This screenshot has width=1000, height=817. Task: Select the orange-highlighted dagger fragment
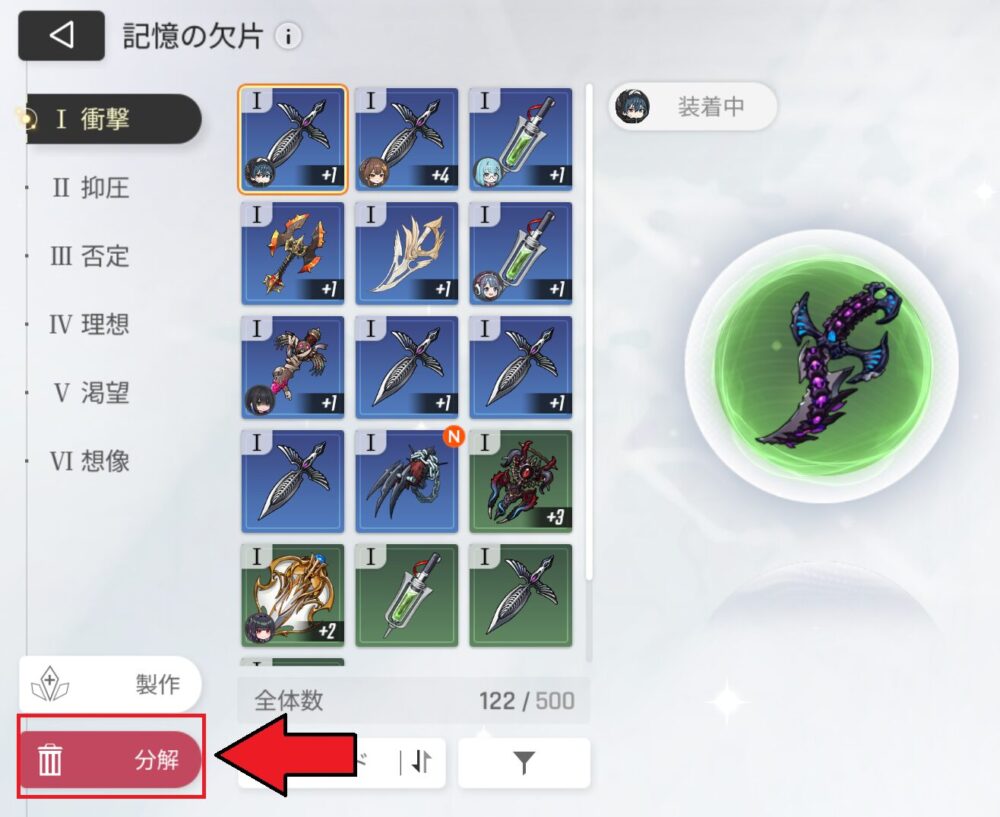(x=293, y=139)
